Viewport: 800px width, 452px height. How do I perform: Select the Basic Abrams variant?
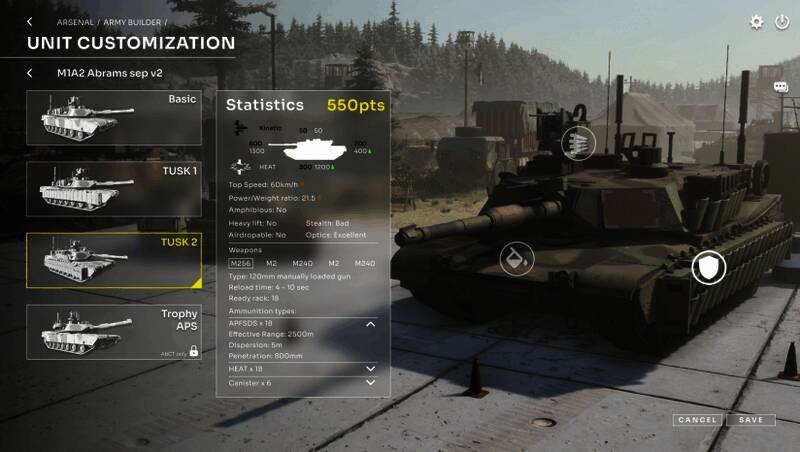(114, 118)
